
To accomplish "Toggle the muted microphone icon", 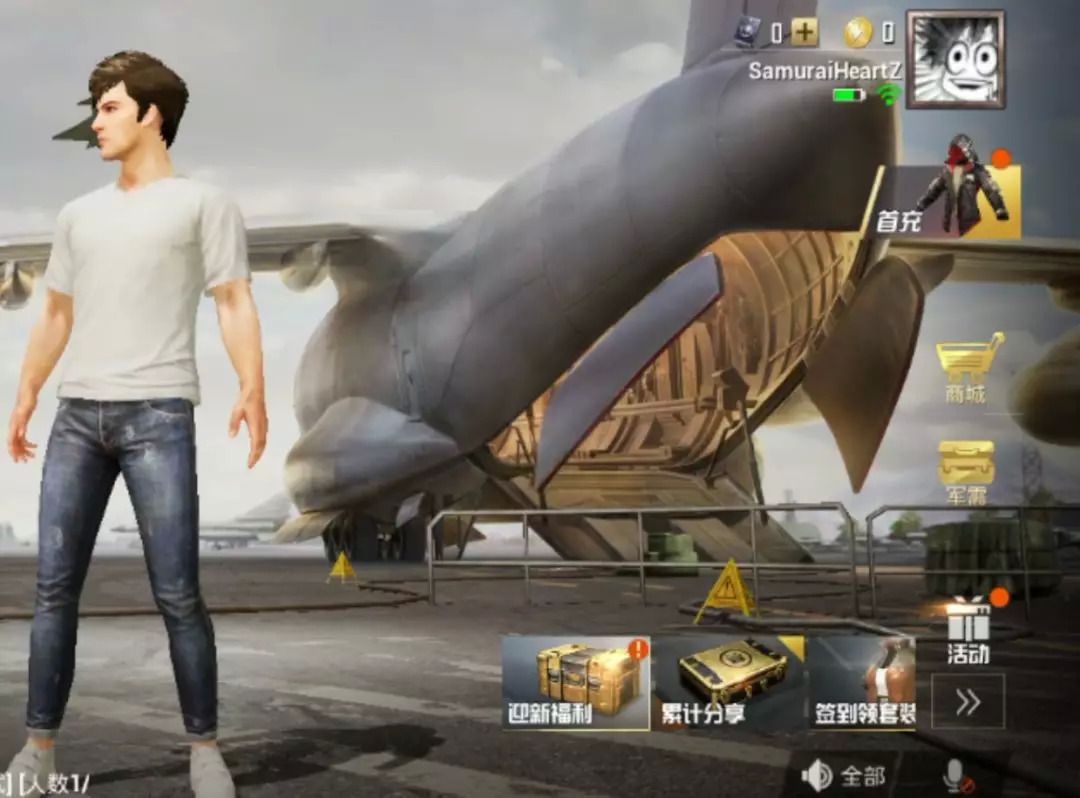I will 957,776.
